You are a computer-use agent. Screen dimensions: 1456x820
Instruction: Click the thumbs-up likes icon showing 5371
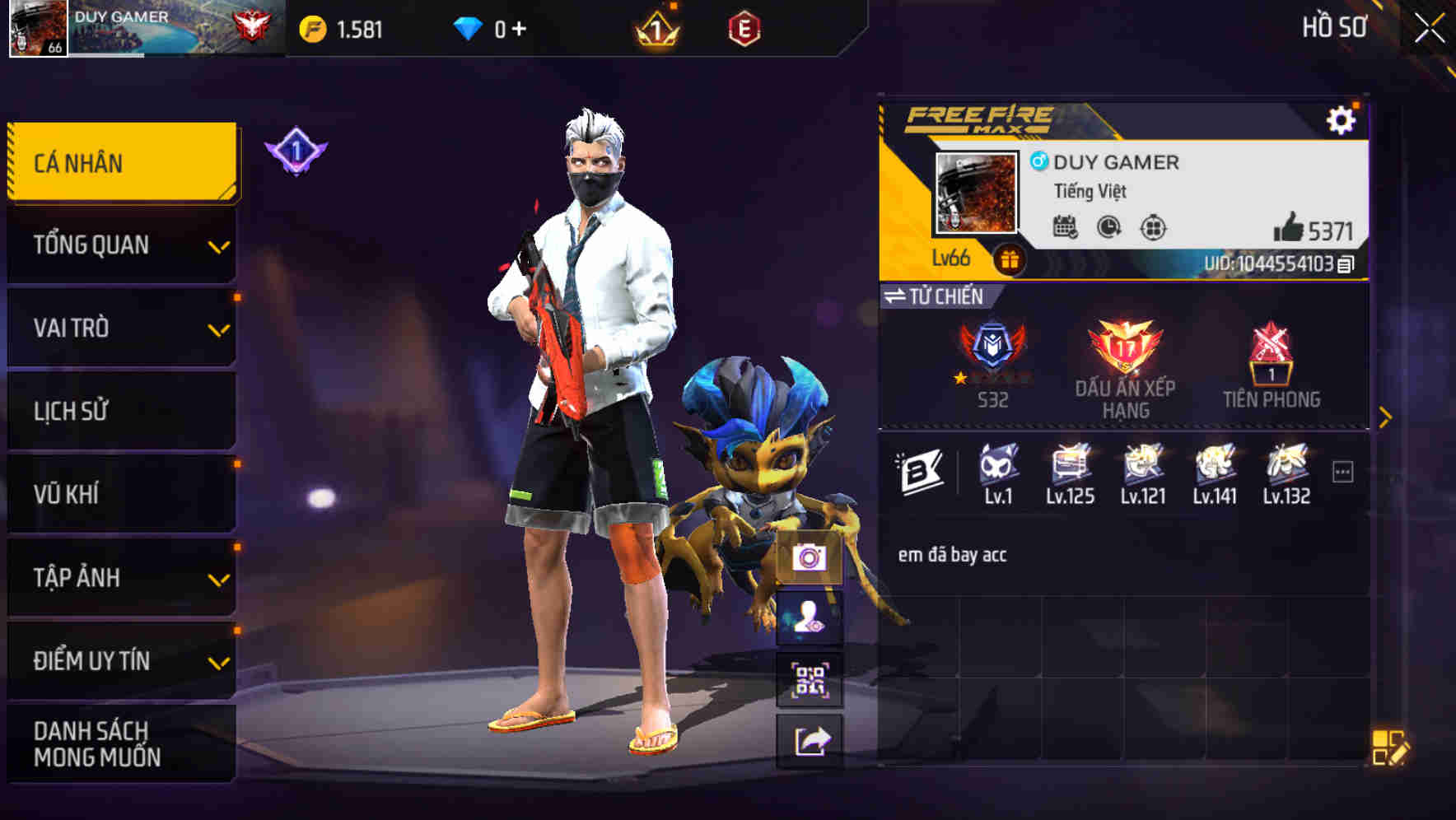(1291, 229)
